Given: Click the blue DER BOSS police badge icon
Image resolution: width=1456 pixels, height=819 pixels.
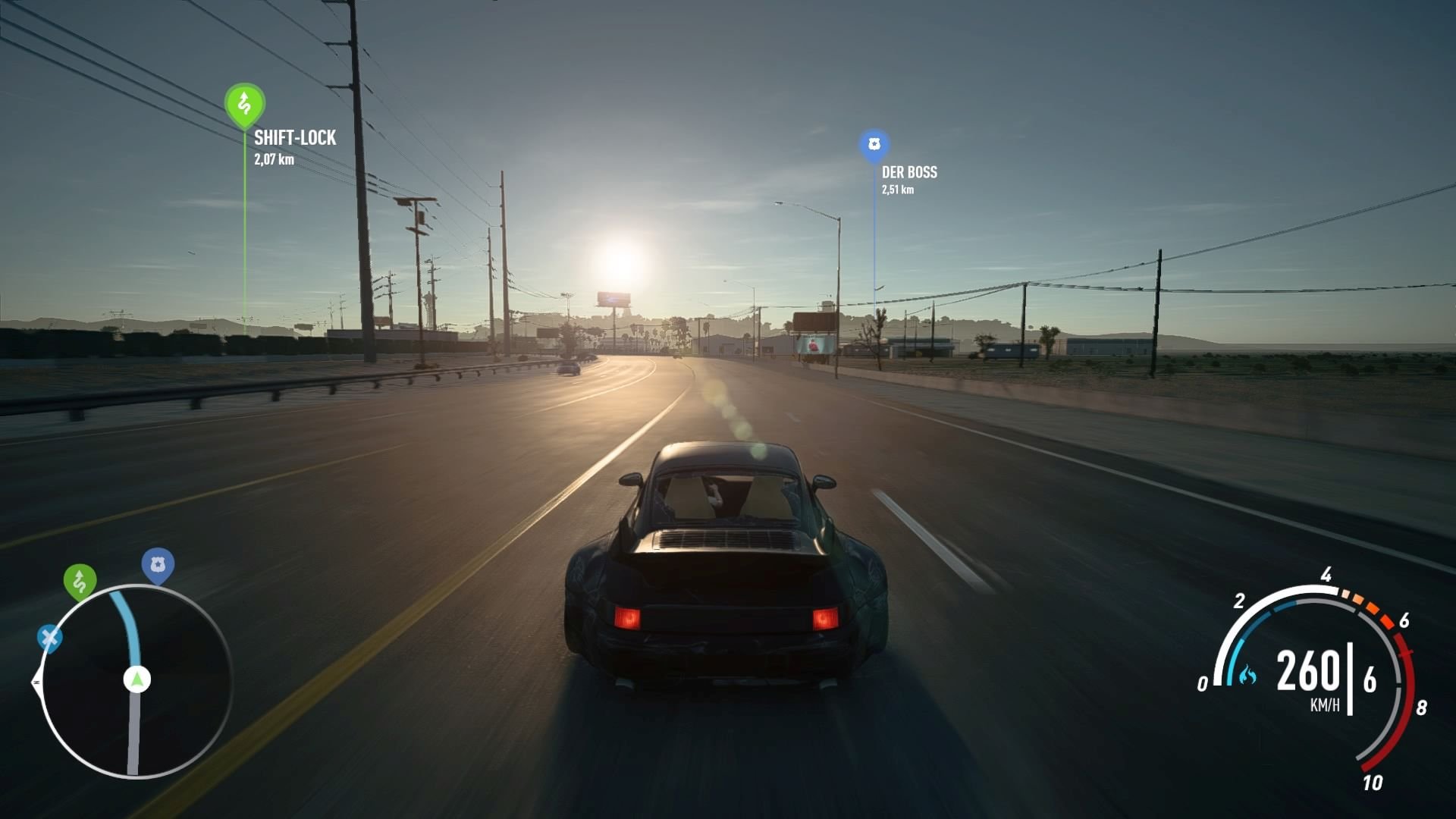Looking at the screenshot, I should coord(875,144).
